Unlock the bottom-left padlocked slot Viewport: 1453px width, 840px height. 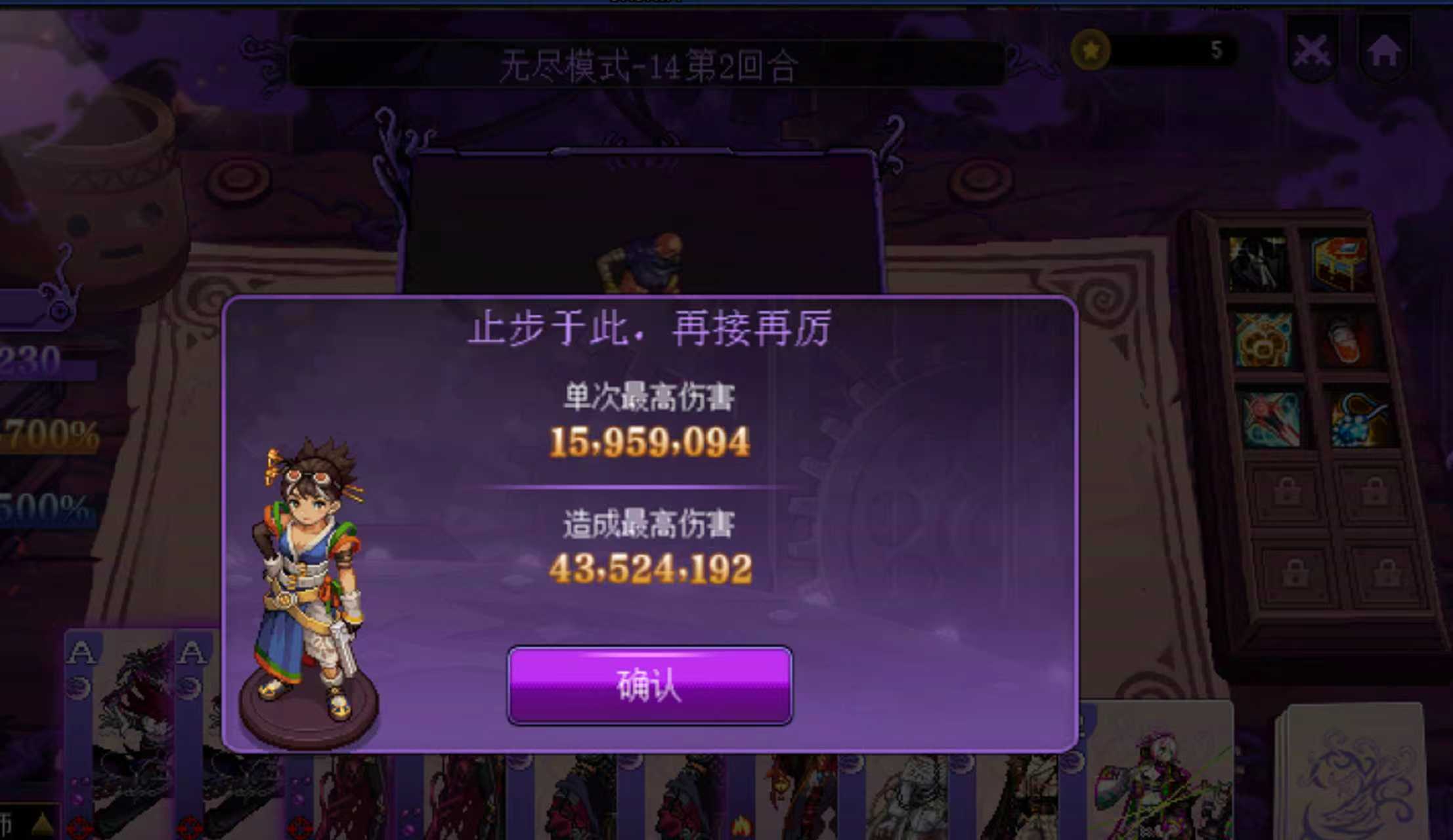(x=1295, y=572)
